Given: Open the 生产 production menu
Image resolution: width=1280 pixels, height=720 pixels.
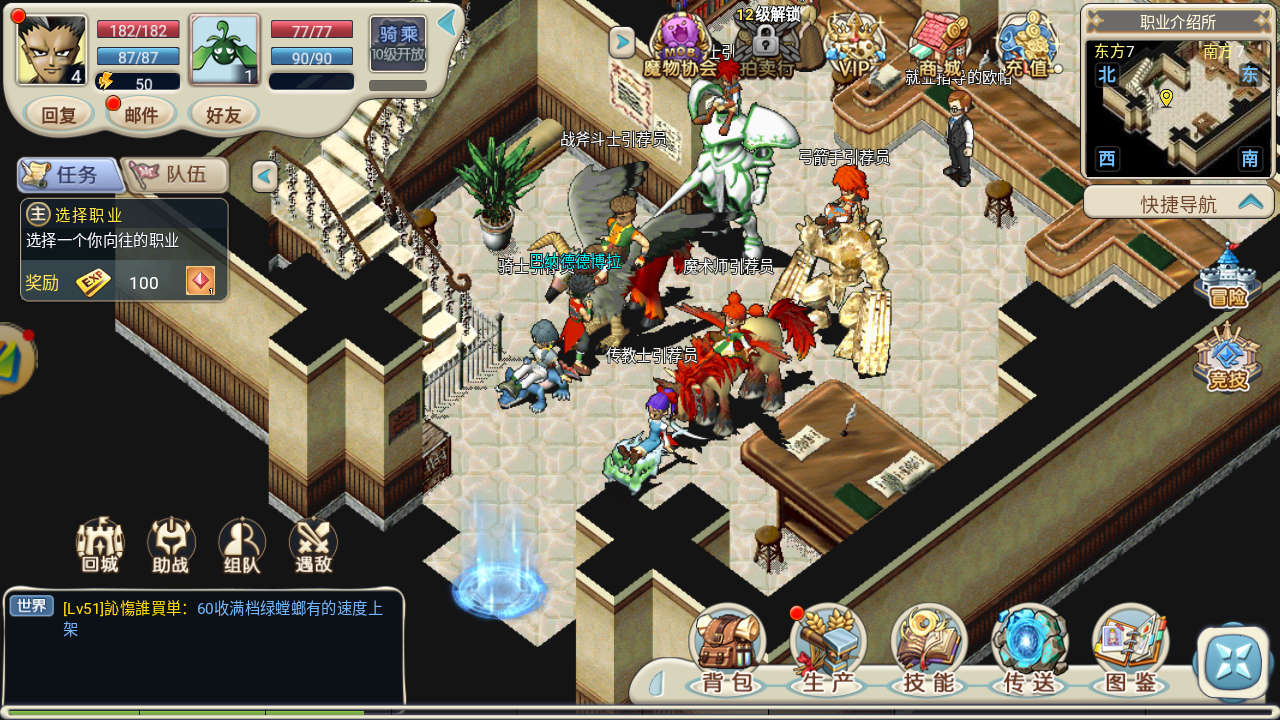Looking at the screenshot, I should (x=828, y=650).
